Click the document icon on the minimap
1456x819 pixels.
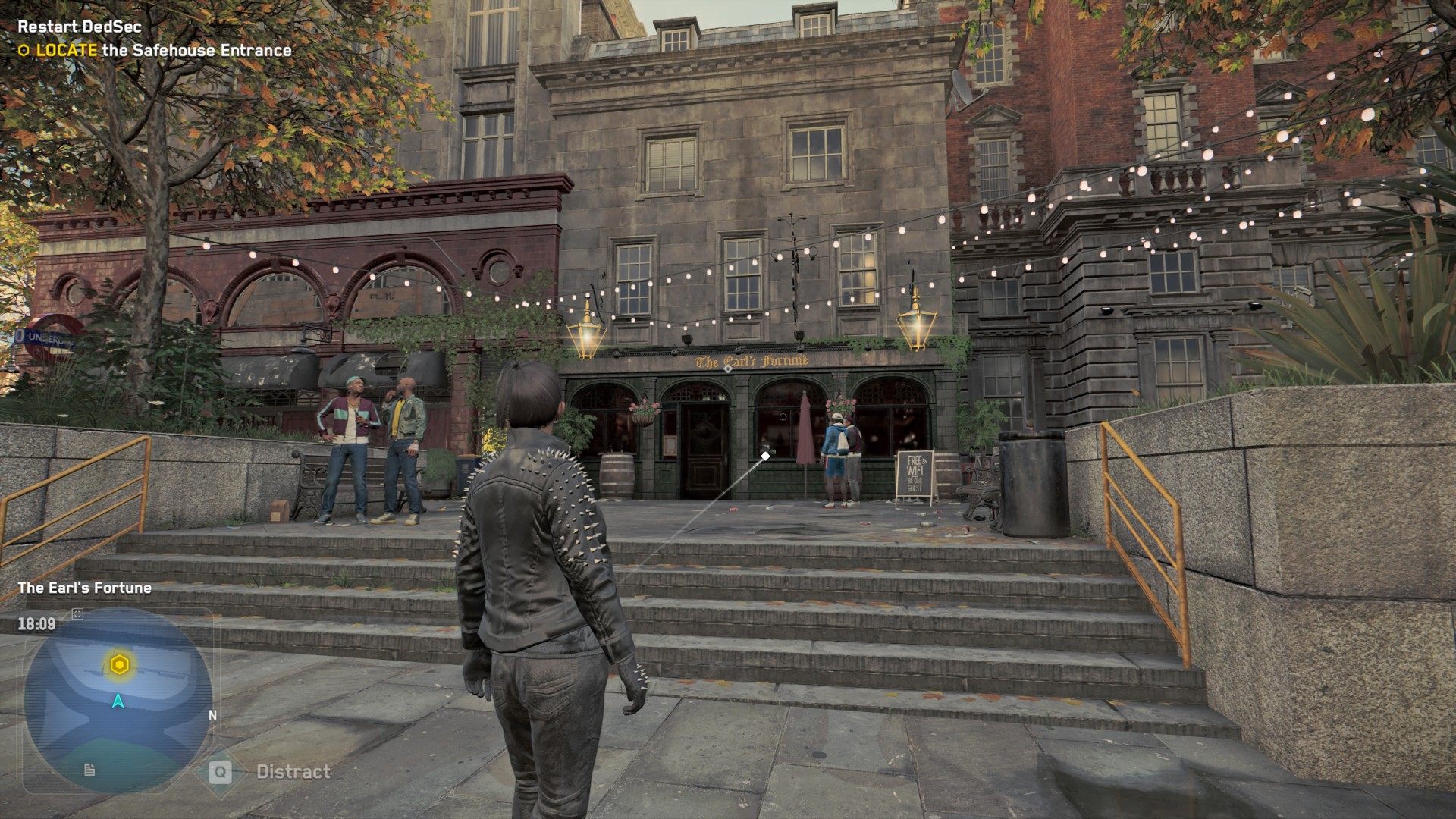[x=89, y=770]
